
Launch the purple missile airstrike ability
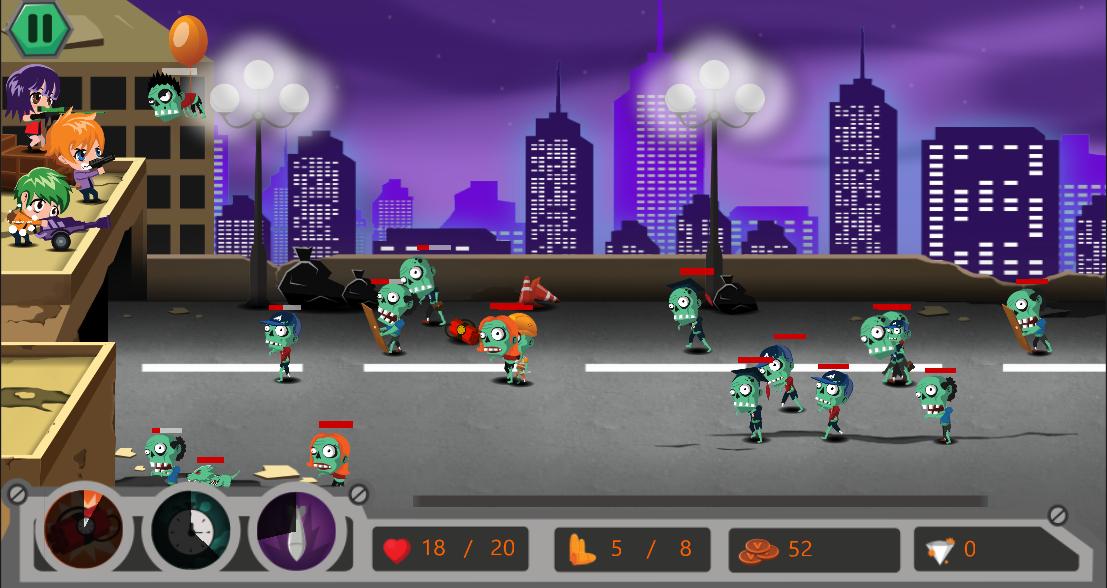pos(297,528)
